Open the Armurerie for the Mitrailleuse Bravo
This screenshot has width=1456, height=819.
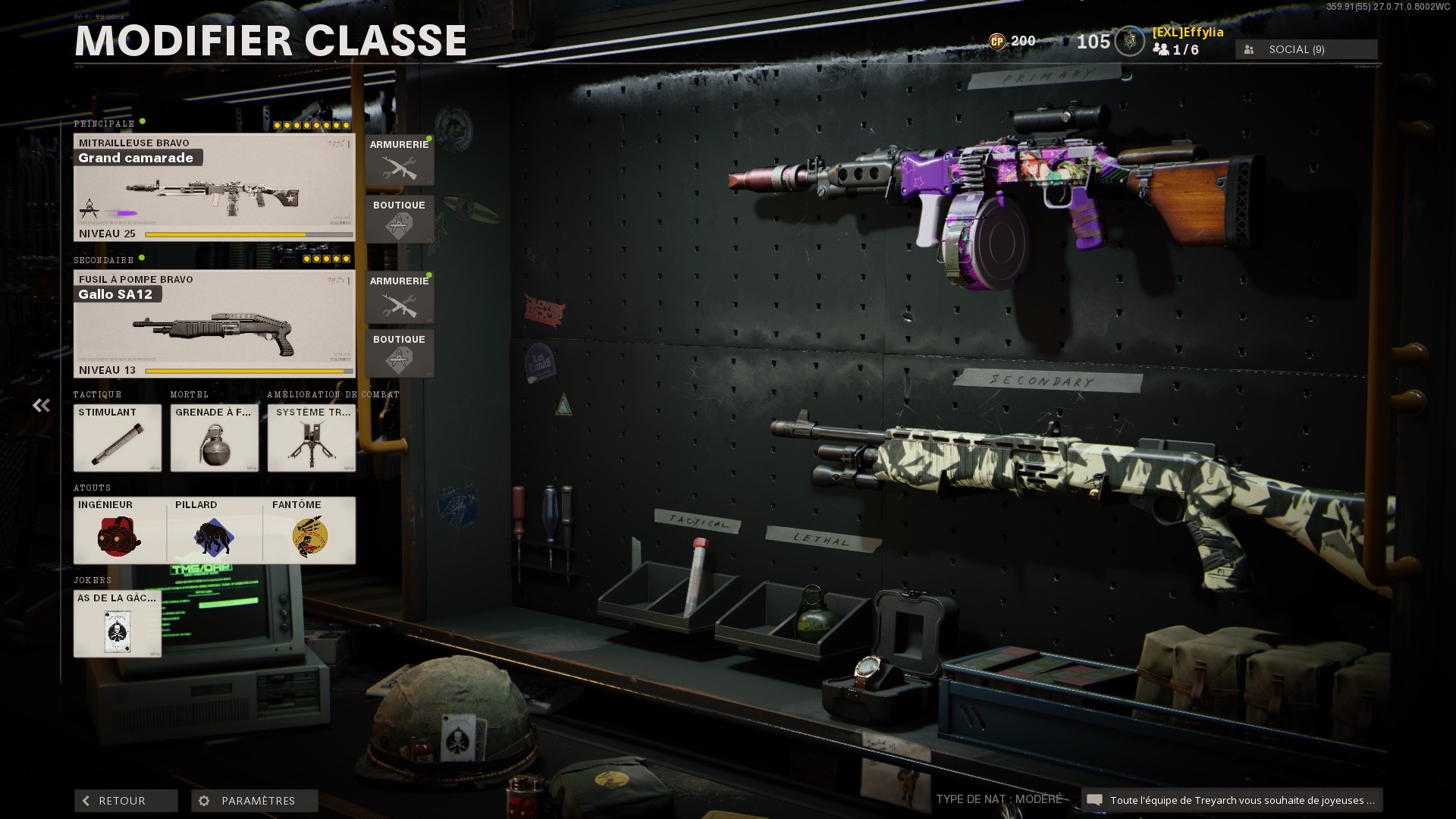pos(400,159)
